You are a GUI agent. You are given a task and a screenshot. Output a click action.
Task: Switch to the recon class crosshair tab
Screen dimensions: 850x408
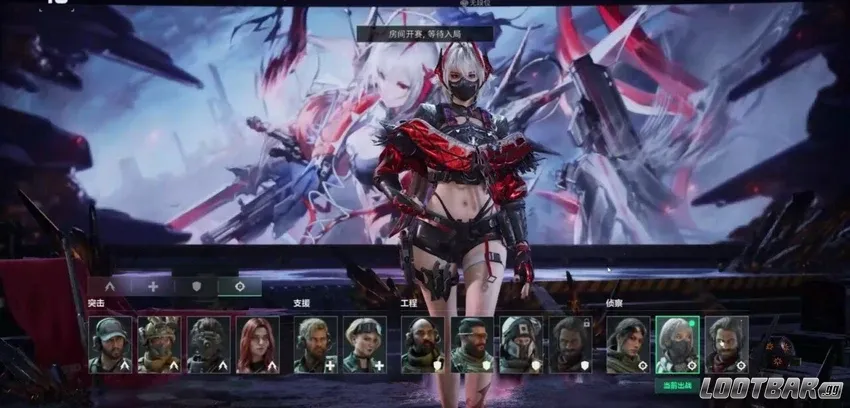pos(240,286)
